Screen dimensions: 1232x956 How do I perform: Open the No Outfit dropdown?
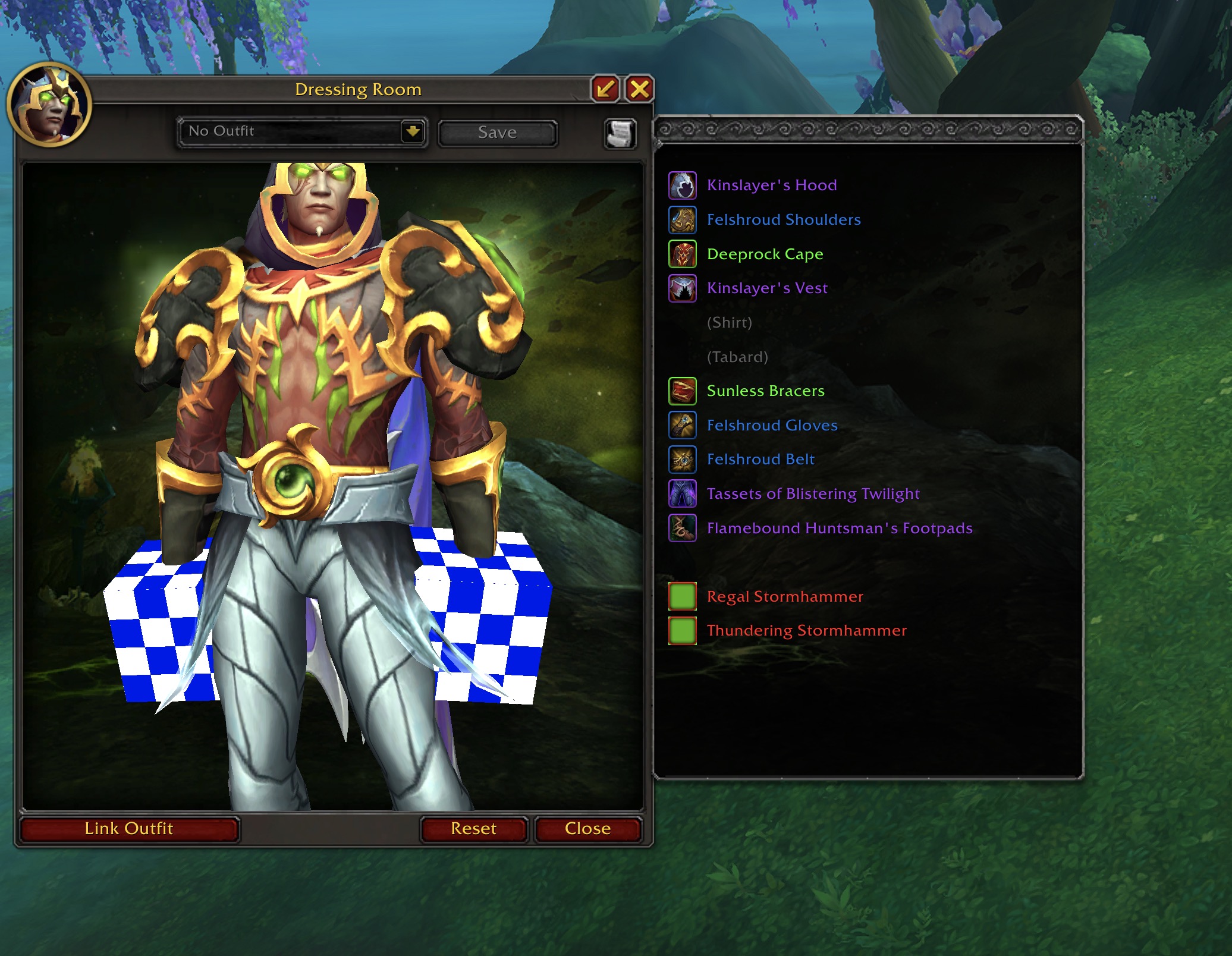(x=413, y=131)
